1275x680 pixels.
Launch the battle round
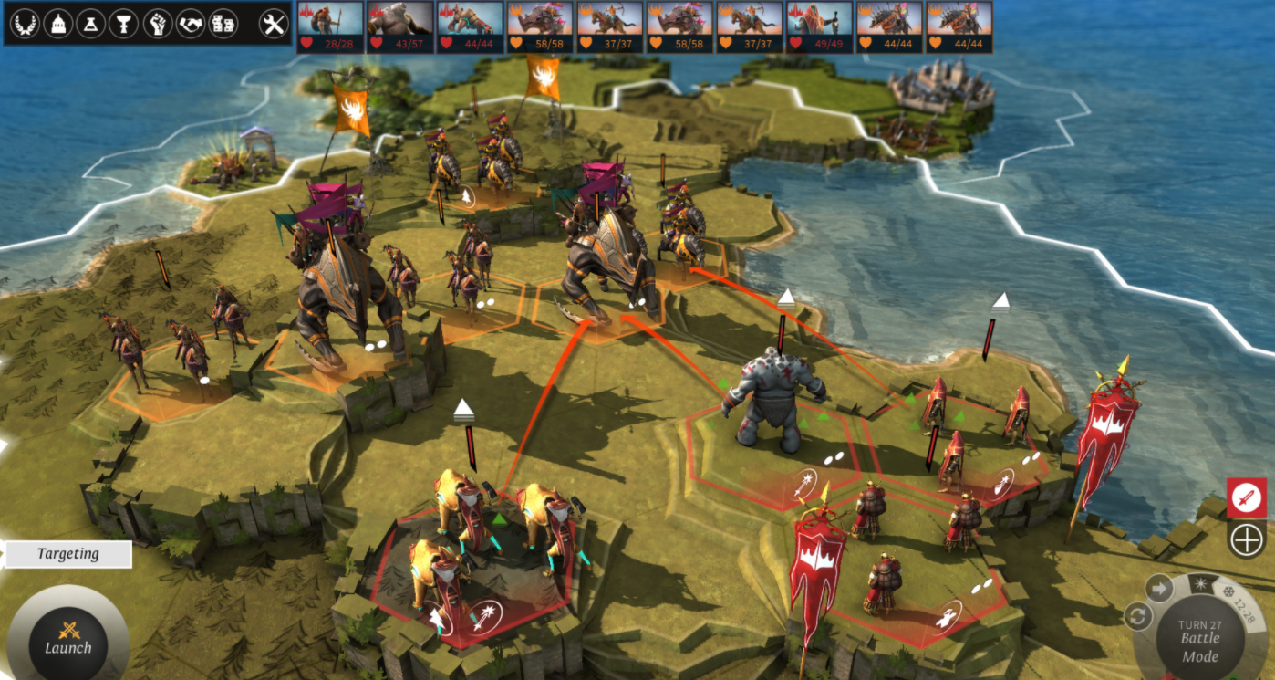point(67,636)
